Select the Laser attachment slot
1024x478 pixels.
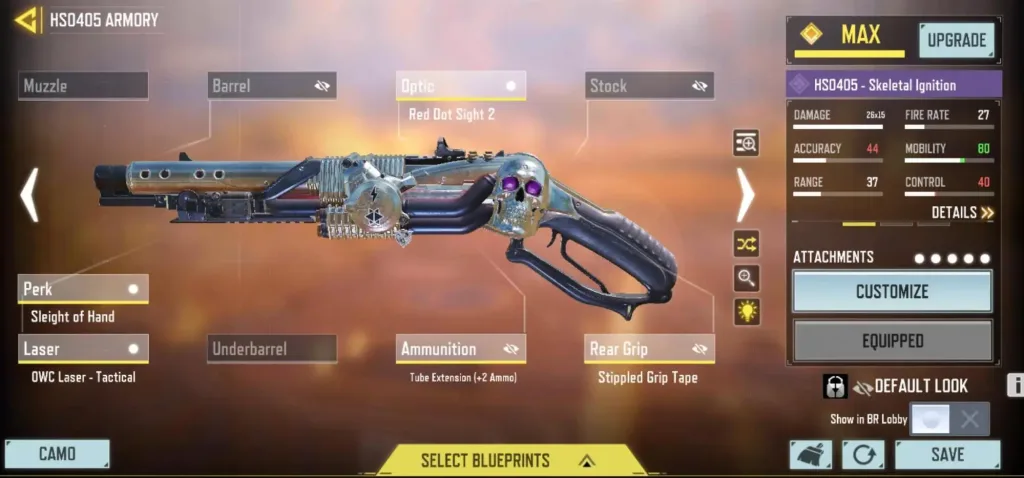click(83, 349)
